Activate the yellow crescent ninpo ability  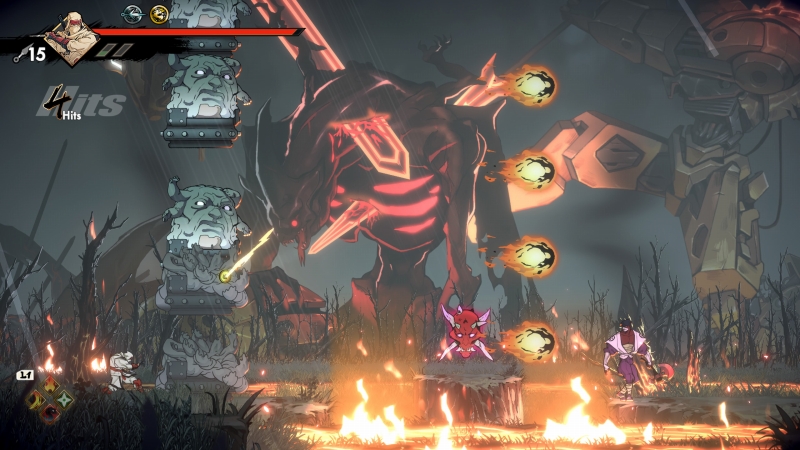click(36, 400)
